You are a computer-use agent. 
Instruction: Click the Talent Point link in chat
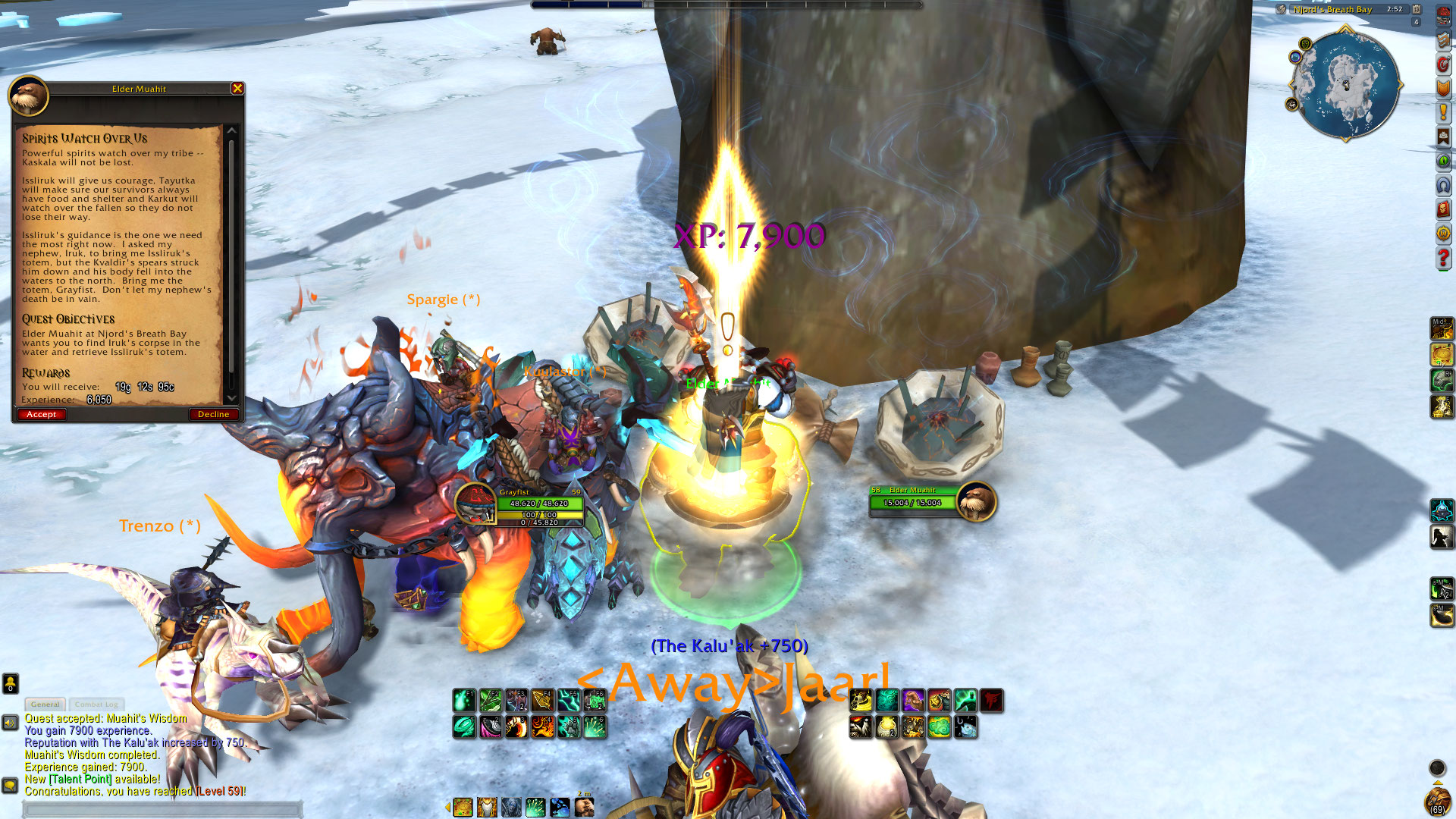pos(80,779)
